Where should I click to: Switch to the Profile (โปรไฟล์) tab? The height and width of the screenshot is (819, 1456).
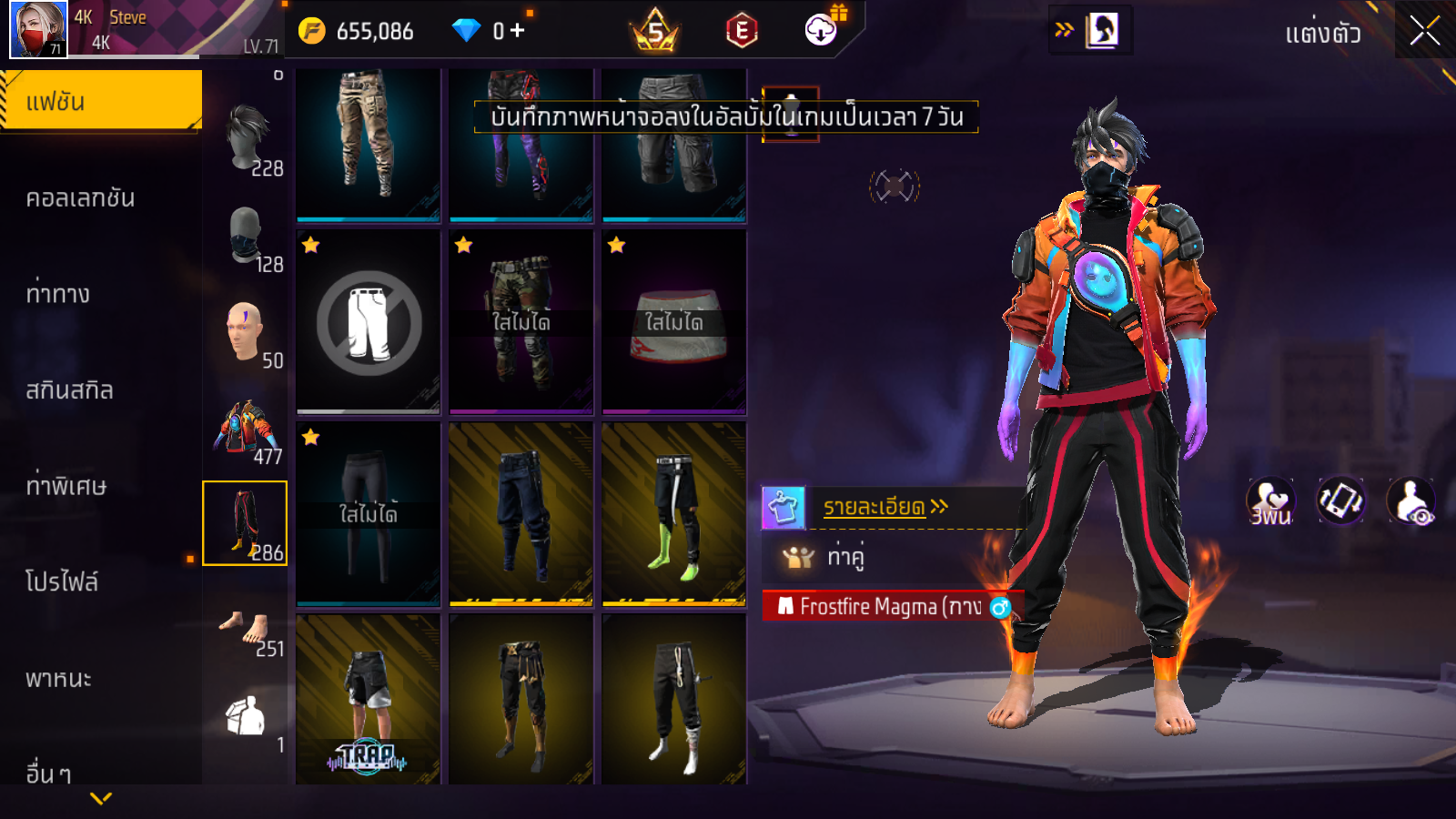(62, 582)
